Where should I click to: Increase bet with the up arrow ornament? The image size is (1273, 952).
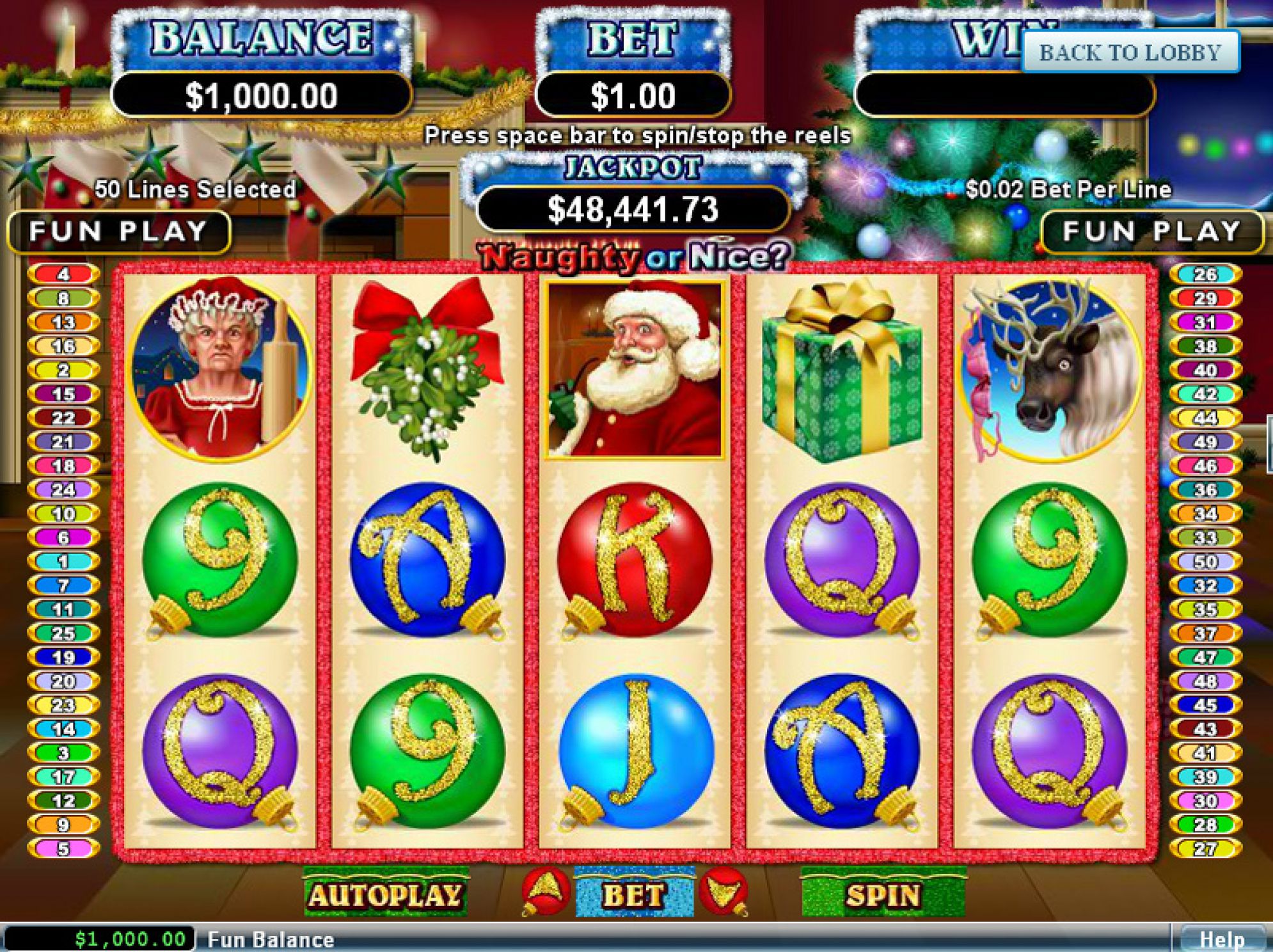point(544,890)
